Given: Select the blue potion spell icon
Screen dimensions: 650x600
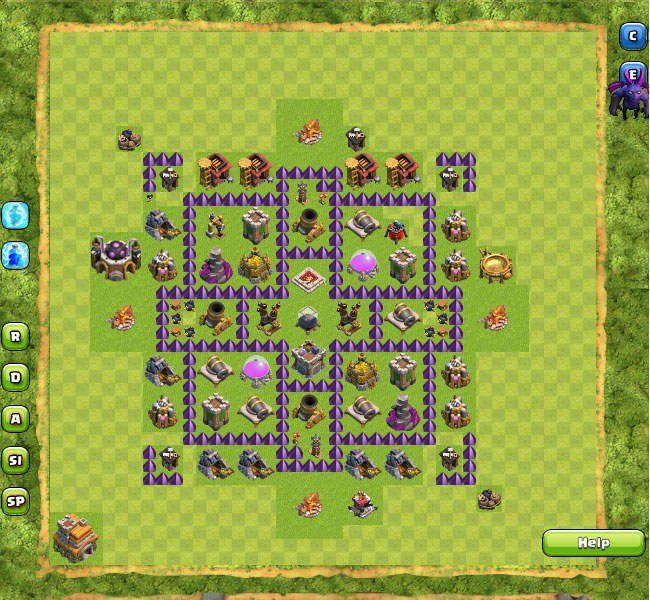Looking at the screenshot, I should pos(15,255).
